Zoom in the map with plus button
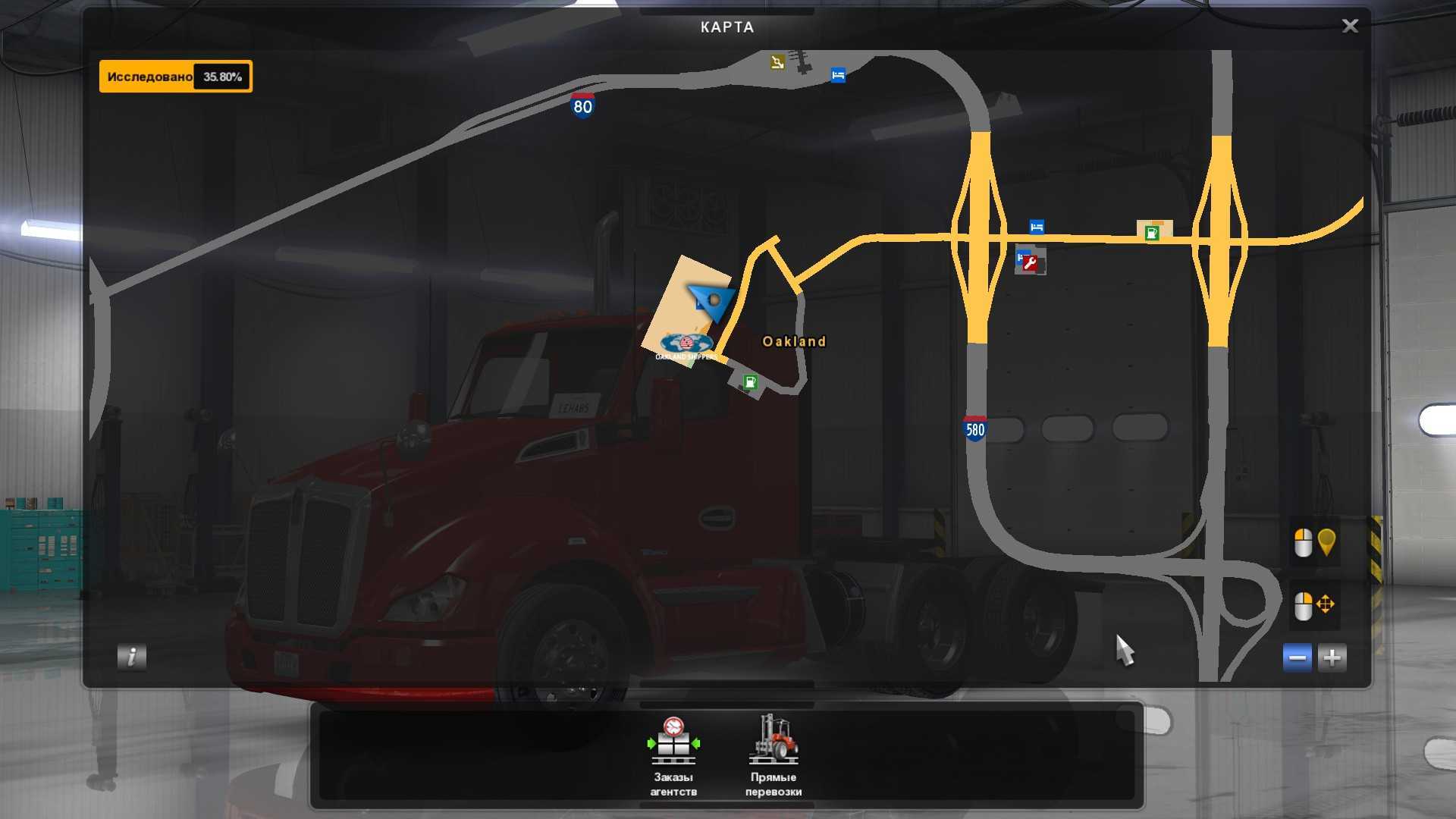Screen dimensions: 1456x819 pyautogui.click(x=1332, y=657)
